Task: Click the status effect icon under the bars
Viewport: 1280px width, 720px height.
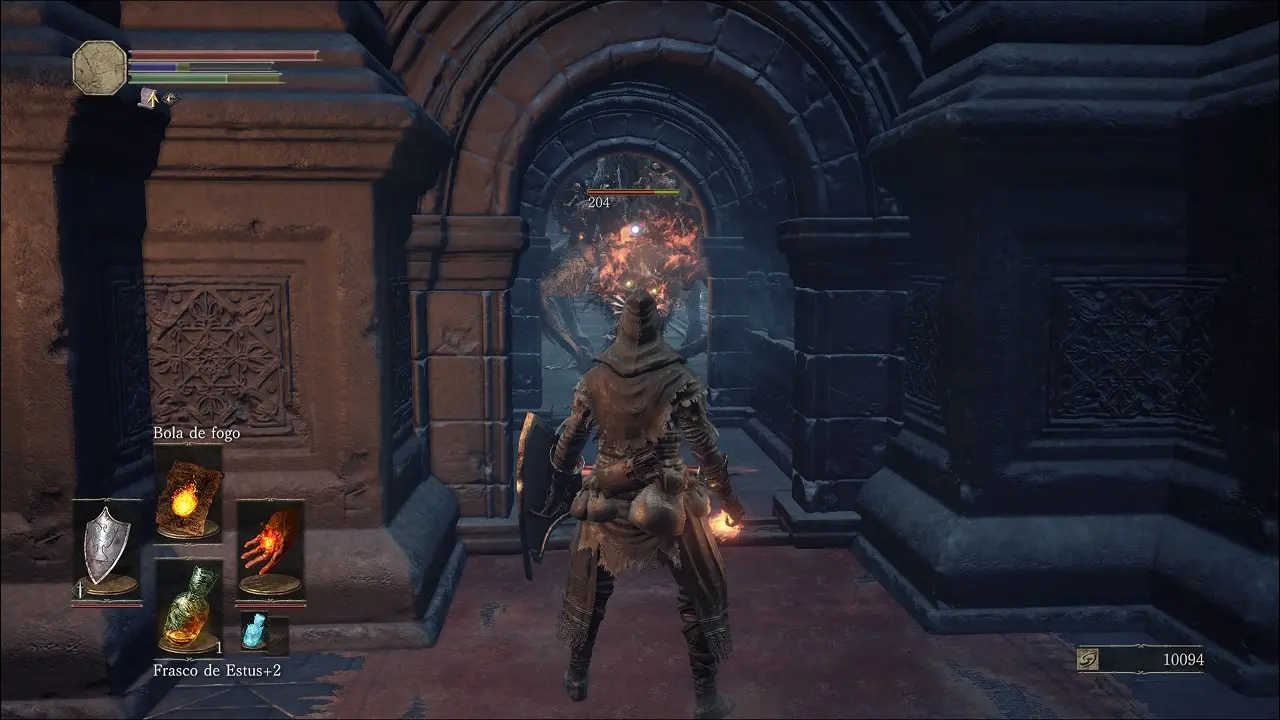Action: coord(151,98)
